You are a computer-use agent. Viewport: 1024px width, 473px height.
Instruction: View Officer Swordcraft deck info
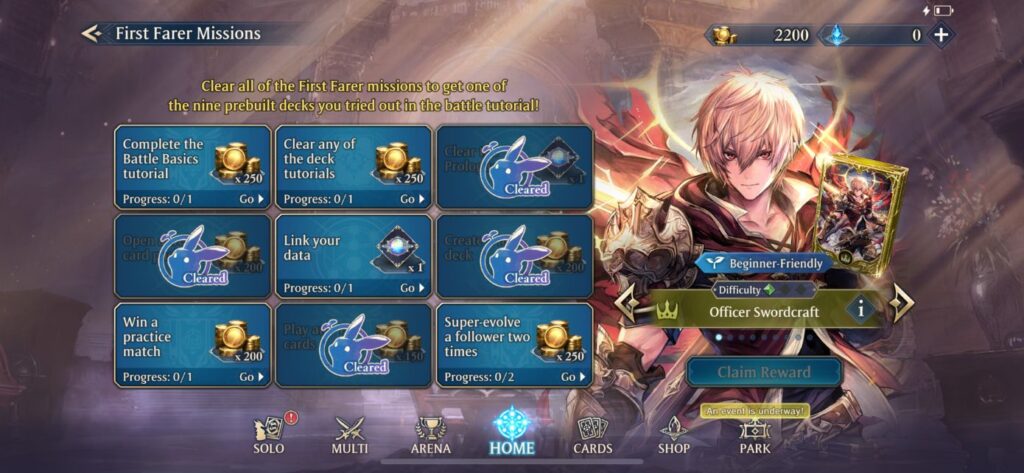[862, 310]
